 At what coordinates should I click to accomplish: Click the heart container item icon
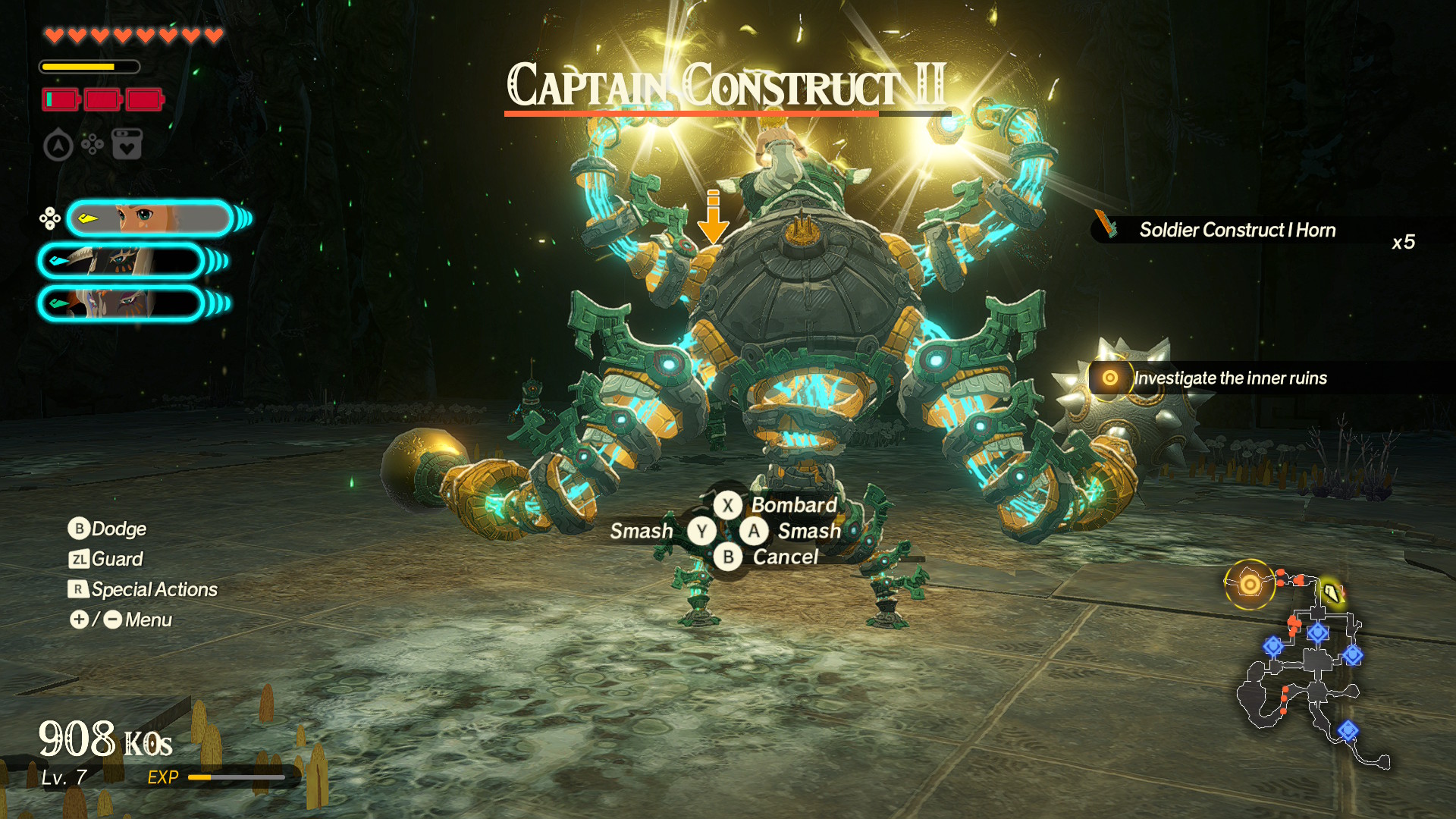coord(127,144)
